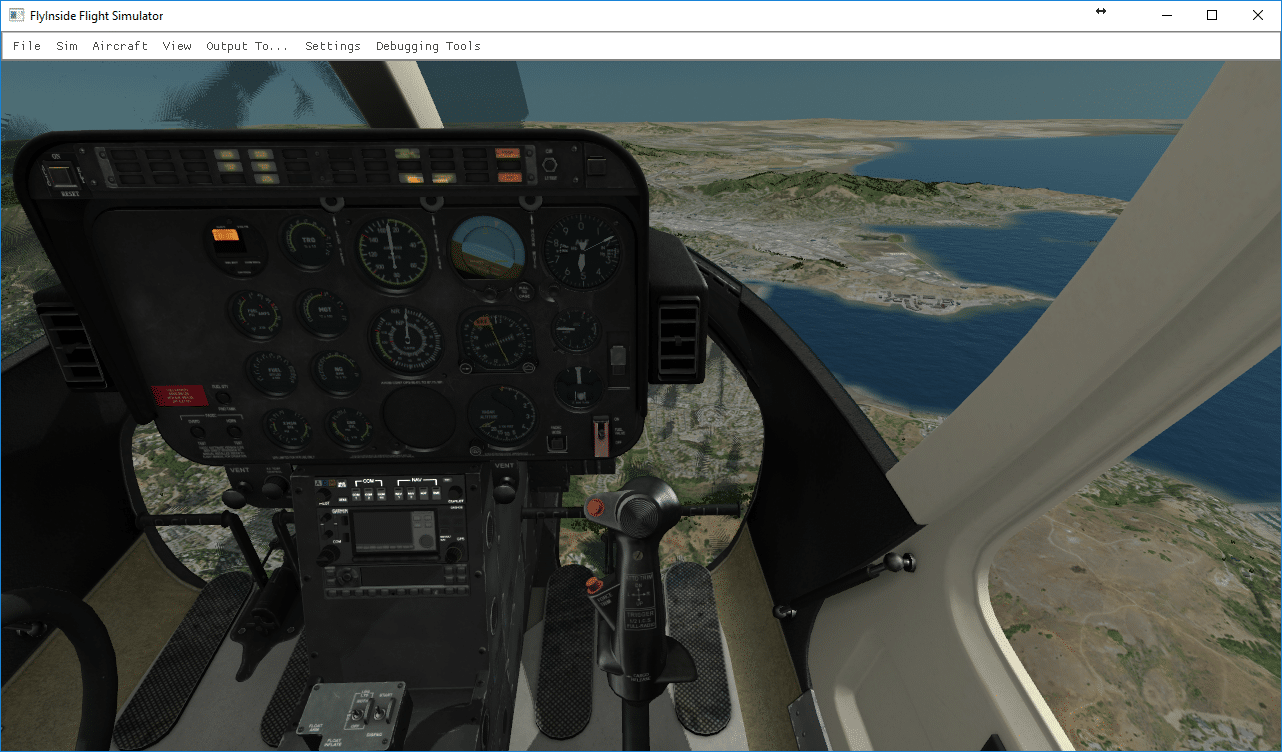Click the altimeter on the instrument panel

[x=580, y=250]
